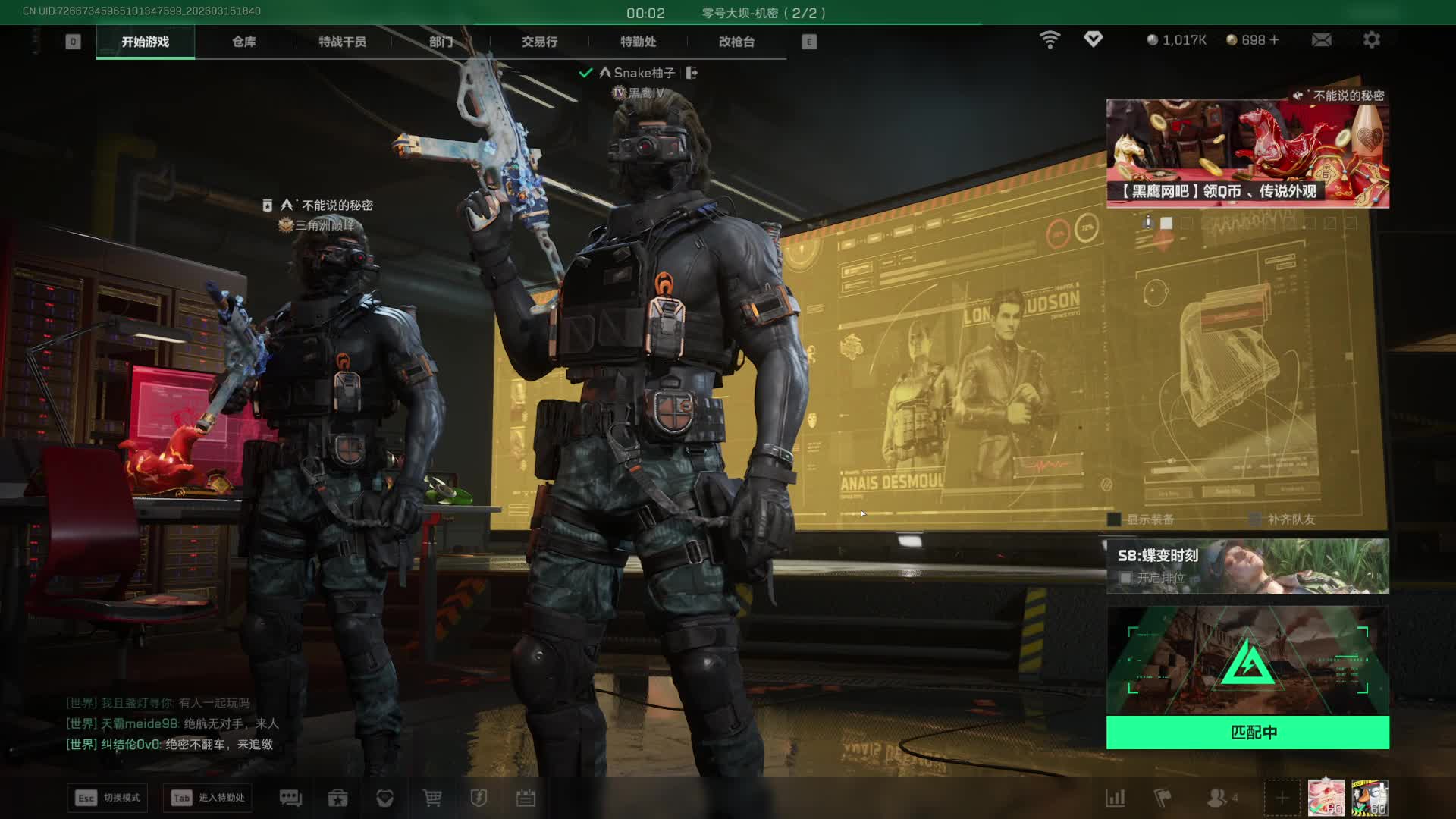Screen dimensions: 1456x819
Task: Toggle the 显示装备 checkbox
Action: pyautogui.click(x=1114, y=519)
